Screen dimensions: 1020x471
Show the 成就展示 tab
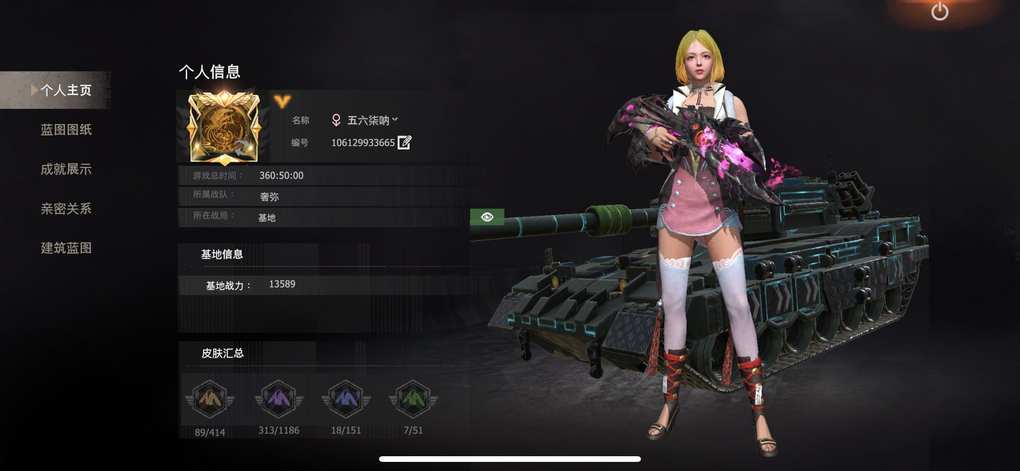pos(66,169)
